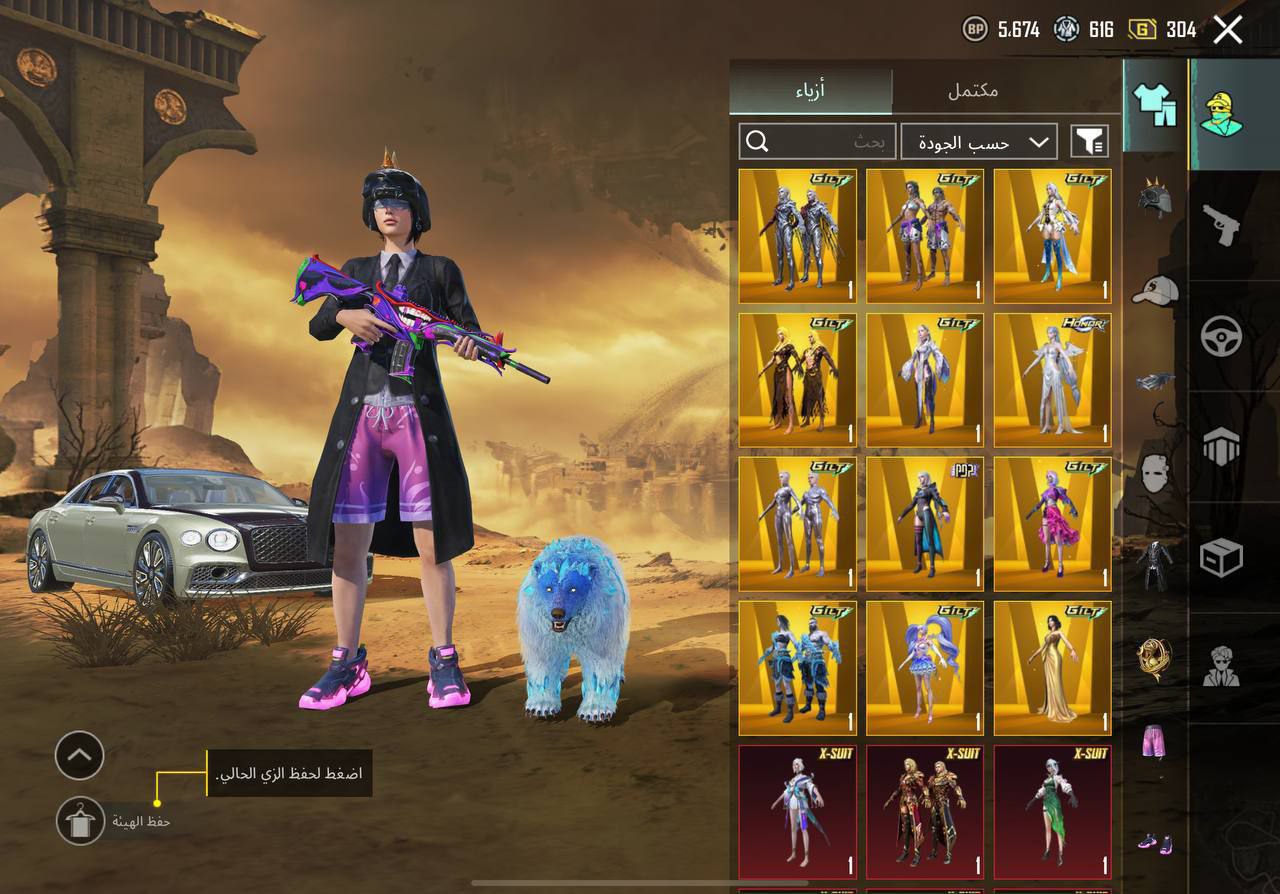Save the current look with حفظ الهيئة
Screen dimensions: 1280x894
[80, 821]
